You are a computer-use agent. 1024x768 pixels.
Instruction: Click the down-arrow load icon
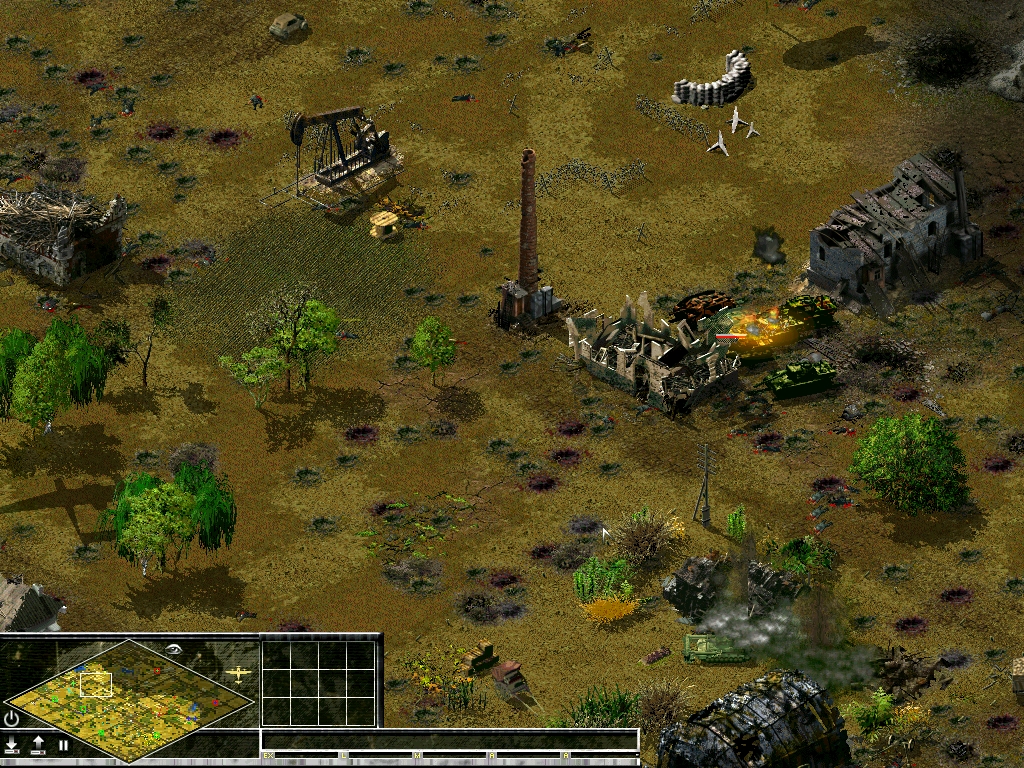[x=12, y=744]
